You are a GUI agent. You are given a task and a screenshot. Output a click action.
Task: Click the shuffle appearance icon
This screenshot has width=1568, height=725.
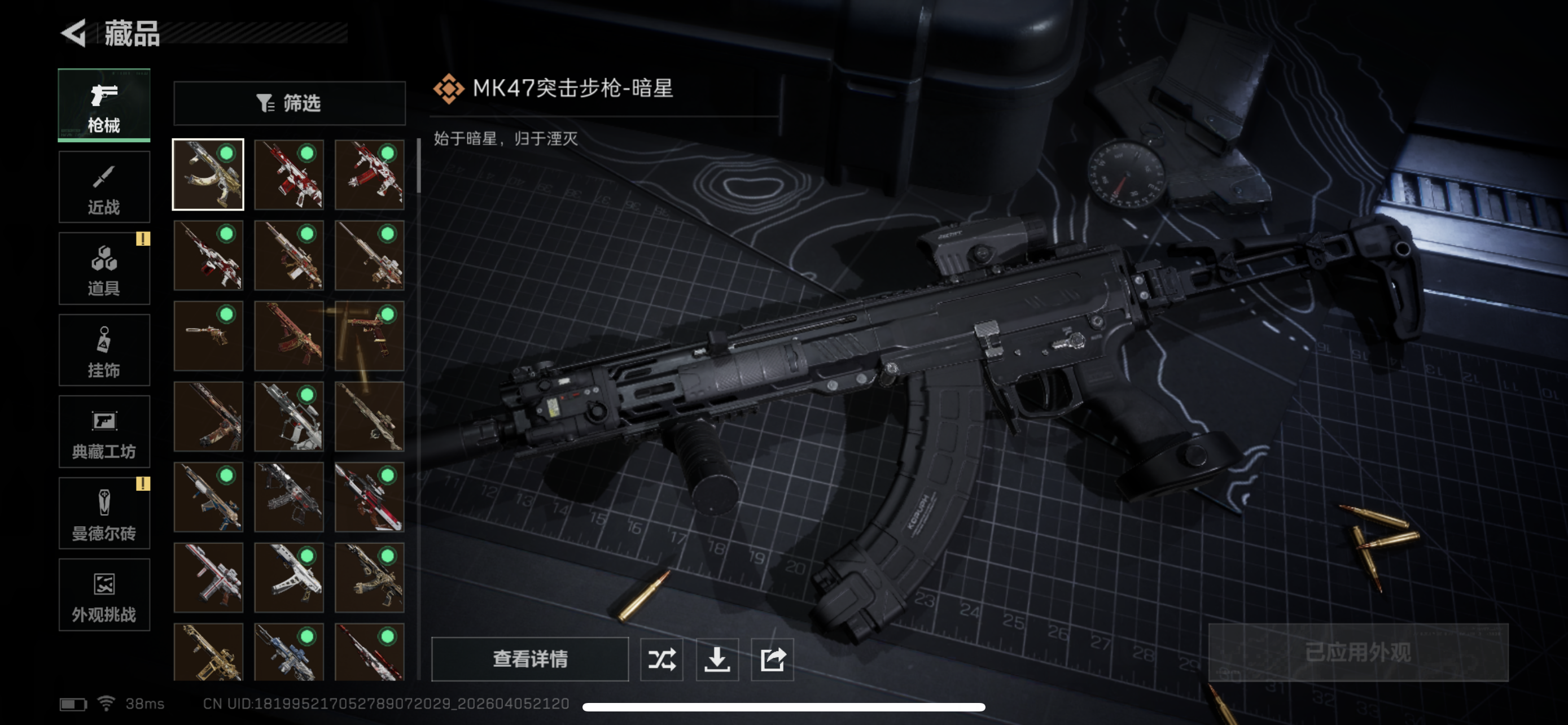point(661,660)
